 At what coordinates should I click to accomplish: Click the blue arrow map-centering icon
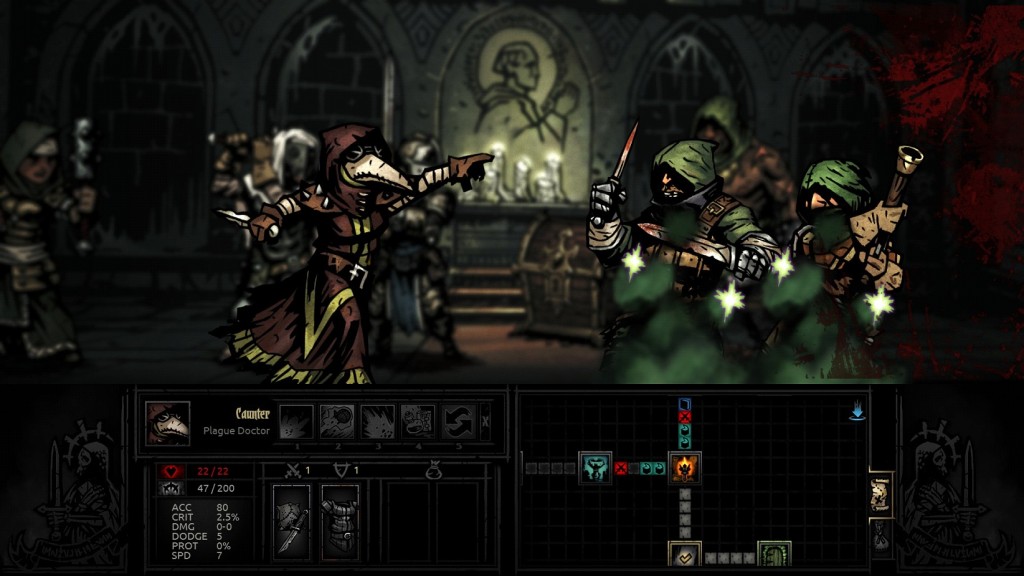pos(857,412)
